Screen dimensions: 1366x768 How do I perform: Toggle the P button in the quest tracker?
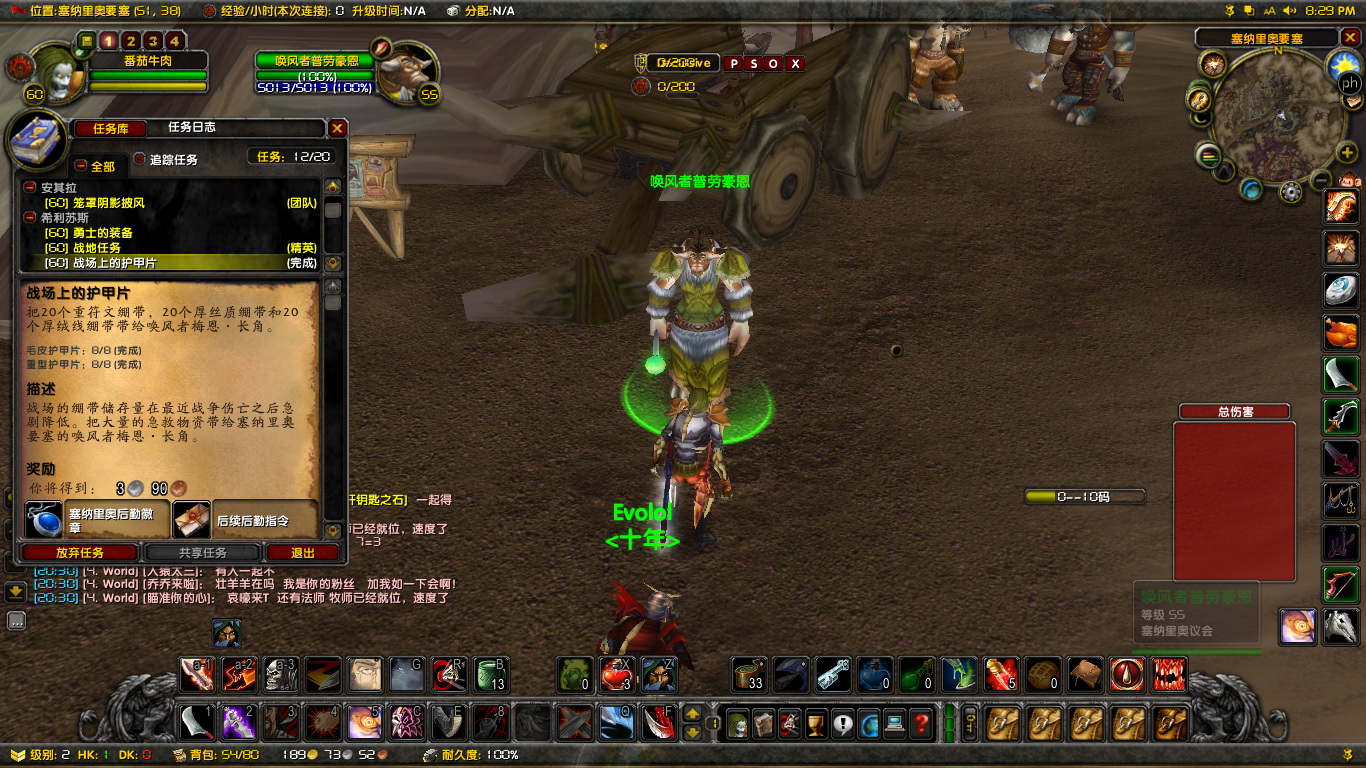pyautogui.click(x=734, y=63)
